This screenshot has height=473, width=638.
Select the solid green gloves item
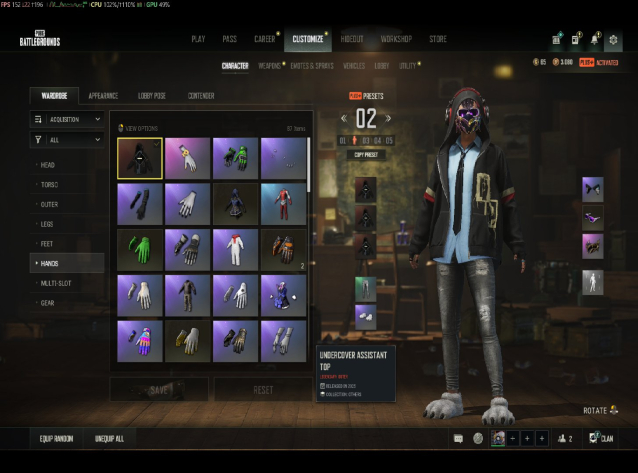[140, 250]
